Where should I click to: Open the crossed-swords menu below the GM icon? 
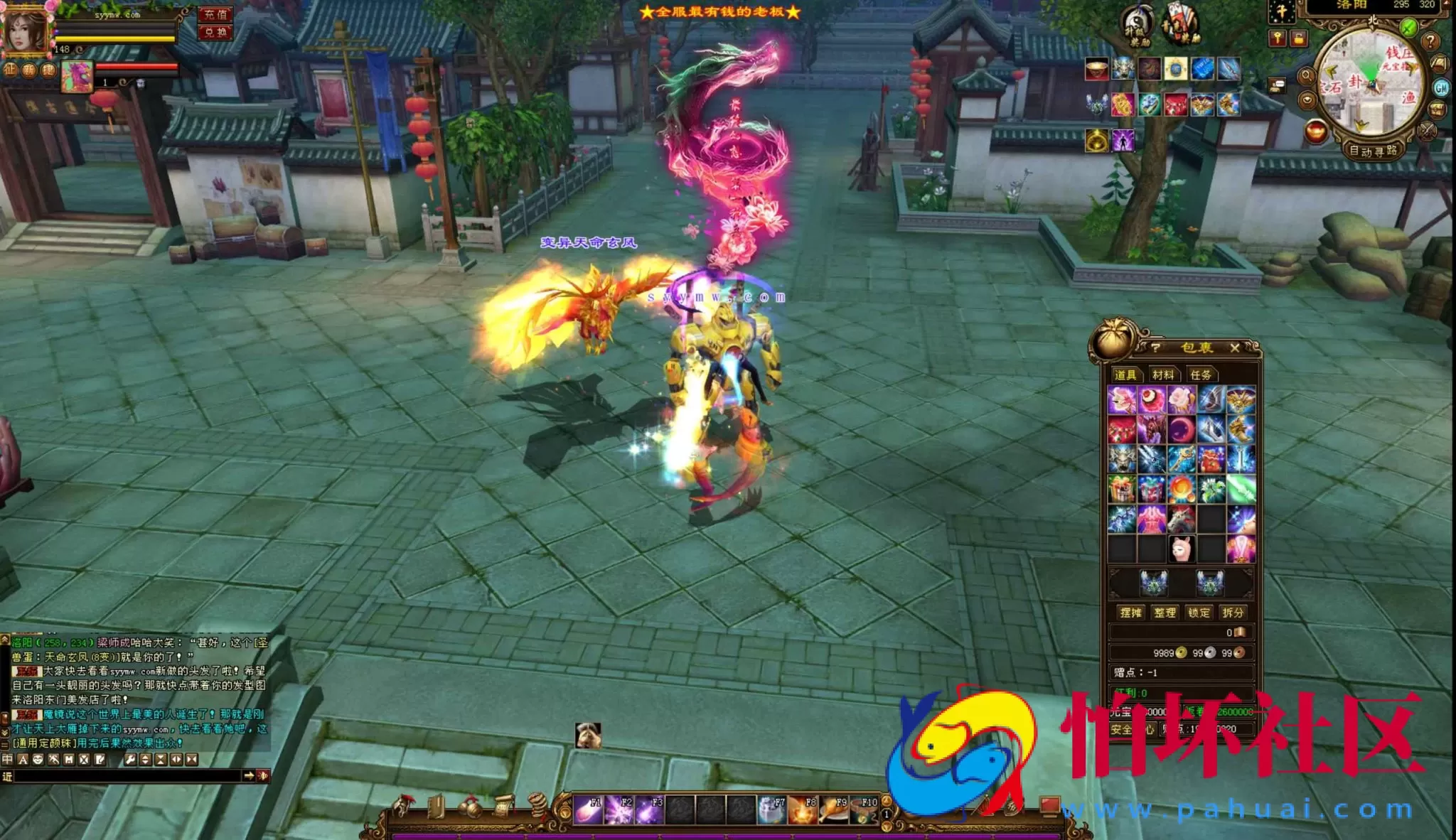(1427, 131)
